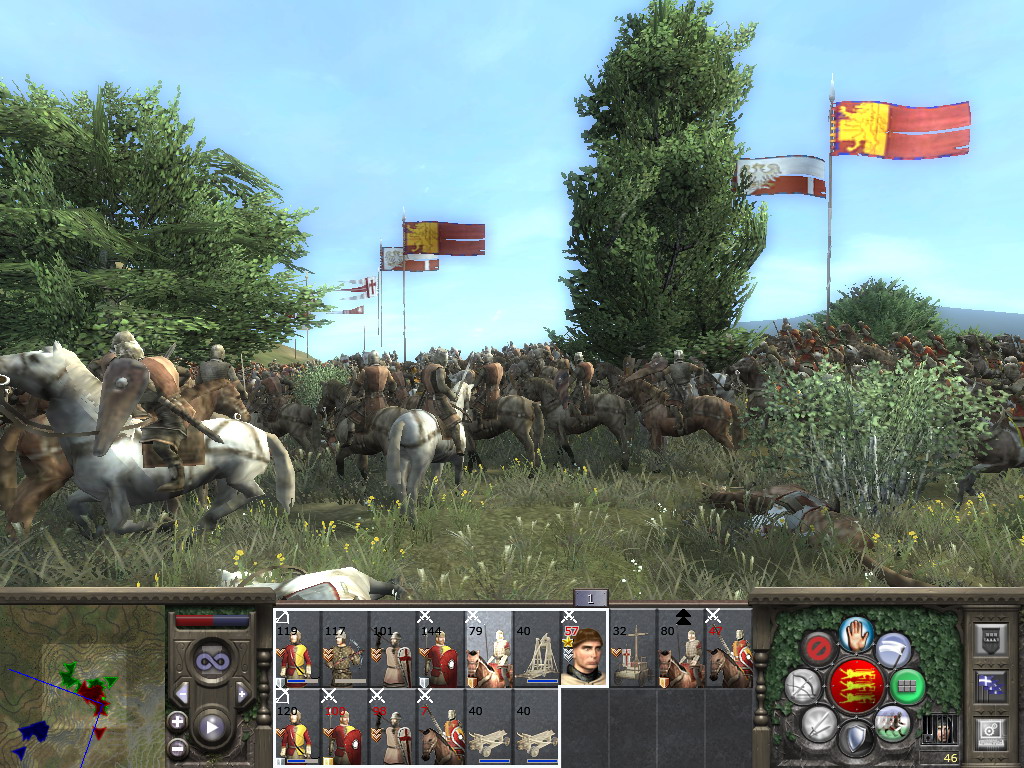Select the cavalry card with 79 men

click(x=488, y=650)
